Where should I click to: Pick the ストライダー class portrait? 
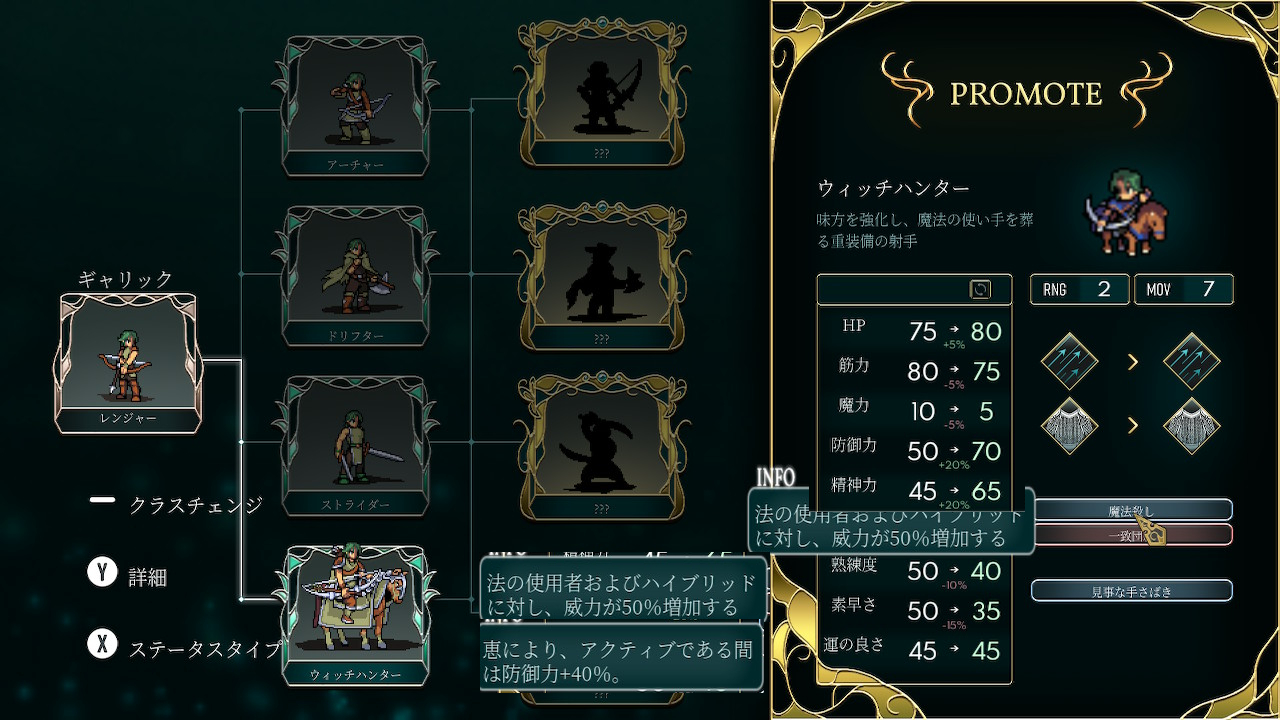tap(355, 442)
